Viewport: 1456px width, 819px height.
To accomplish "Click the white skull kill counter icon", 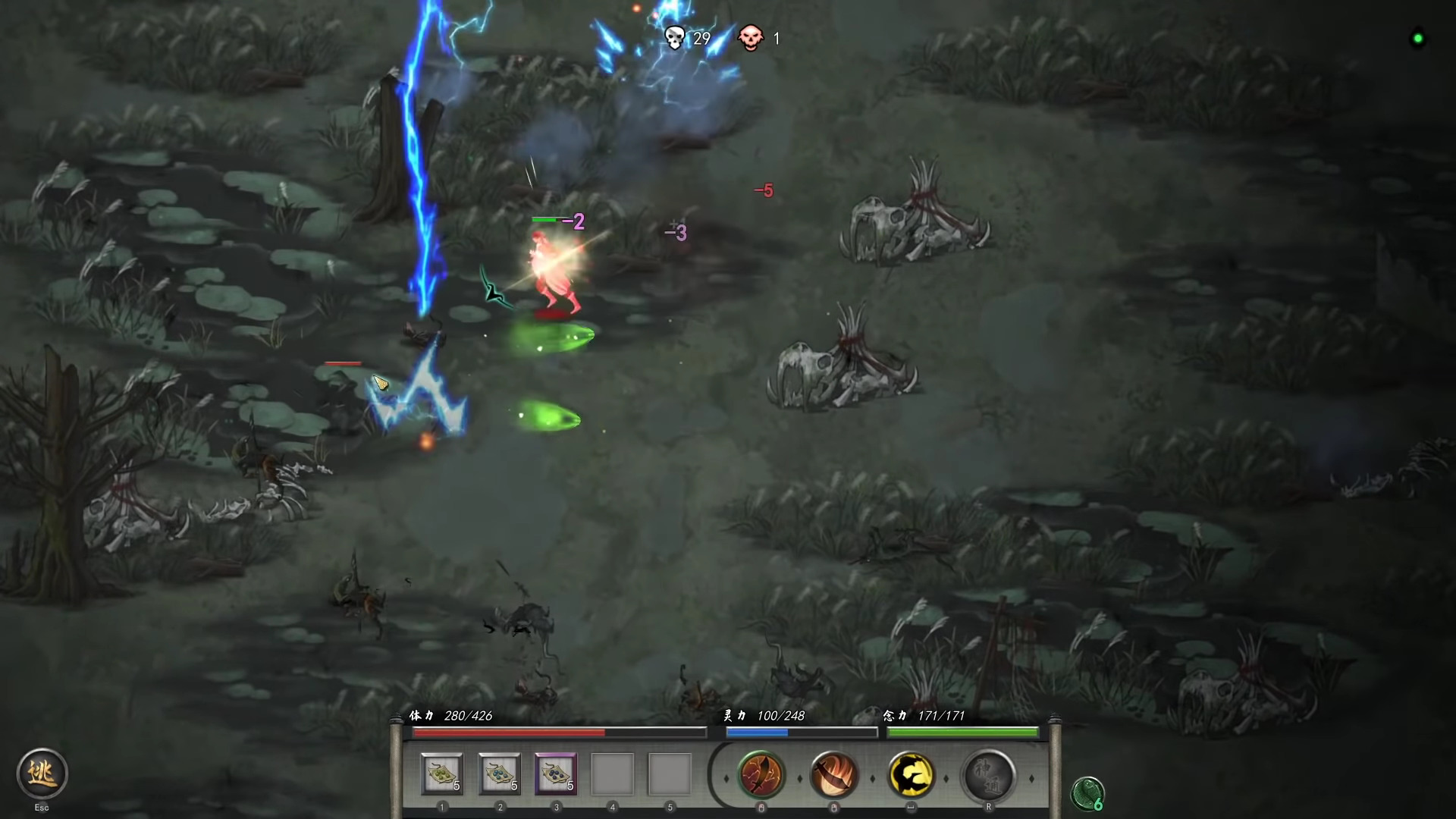I will point(673,38).
